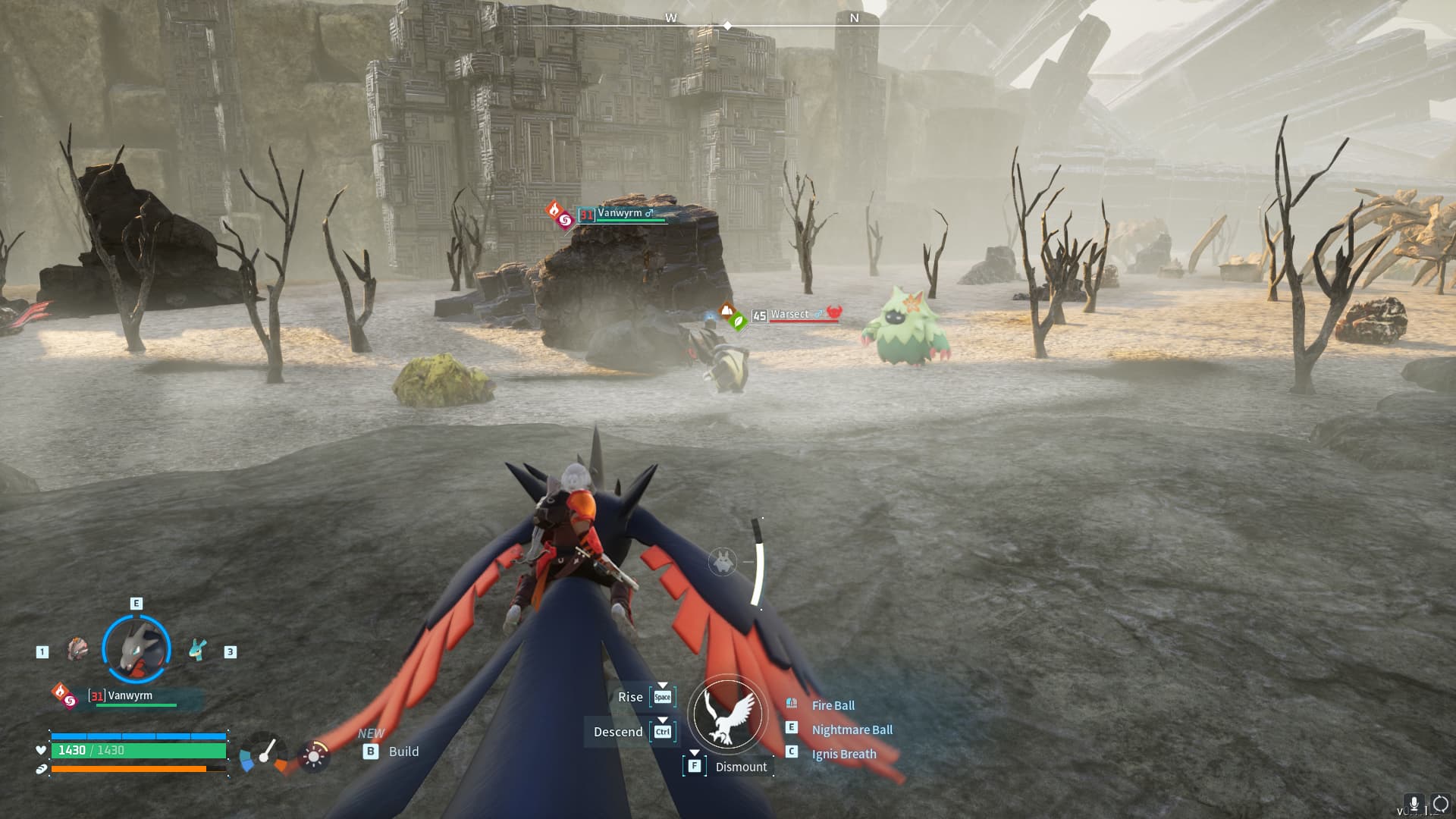Use the Fire Ball skill
Image resolution: width=1456 pixels, height=819 pixels.
coord(833,705)
